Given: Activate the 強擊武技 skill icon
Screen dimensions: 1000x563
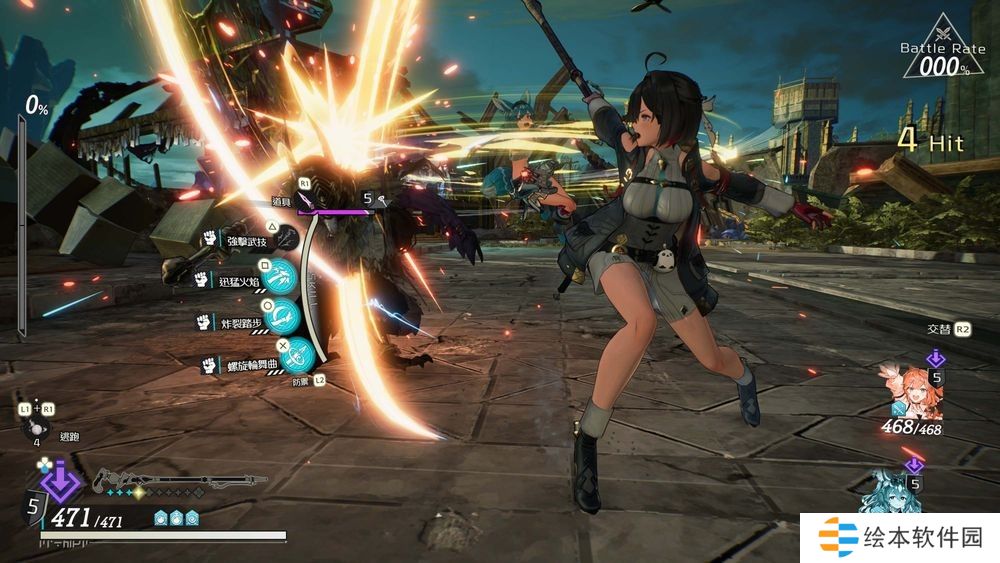Looking at the screenshot, I should [286, 239].
